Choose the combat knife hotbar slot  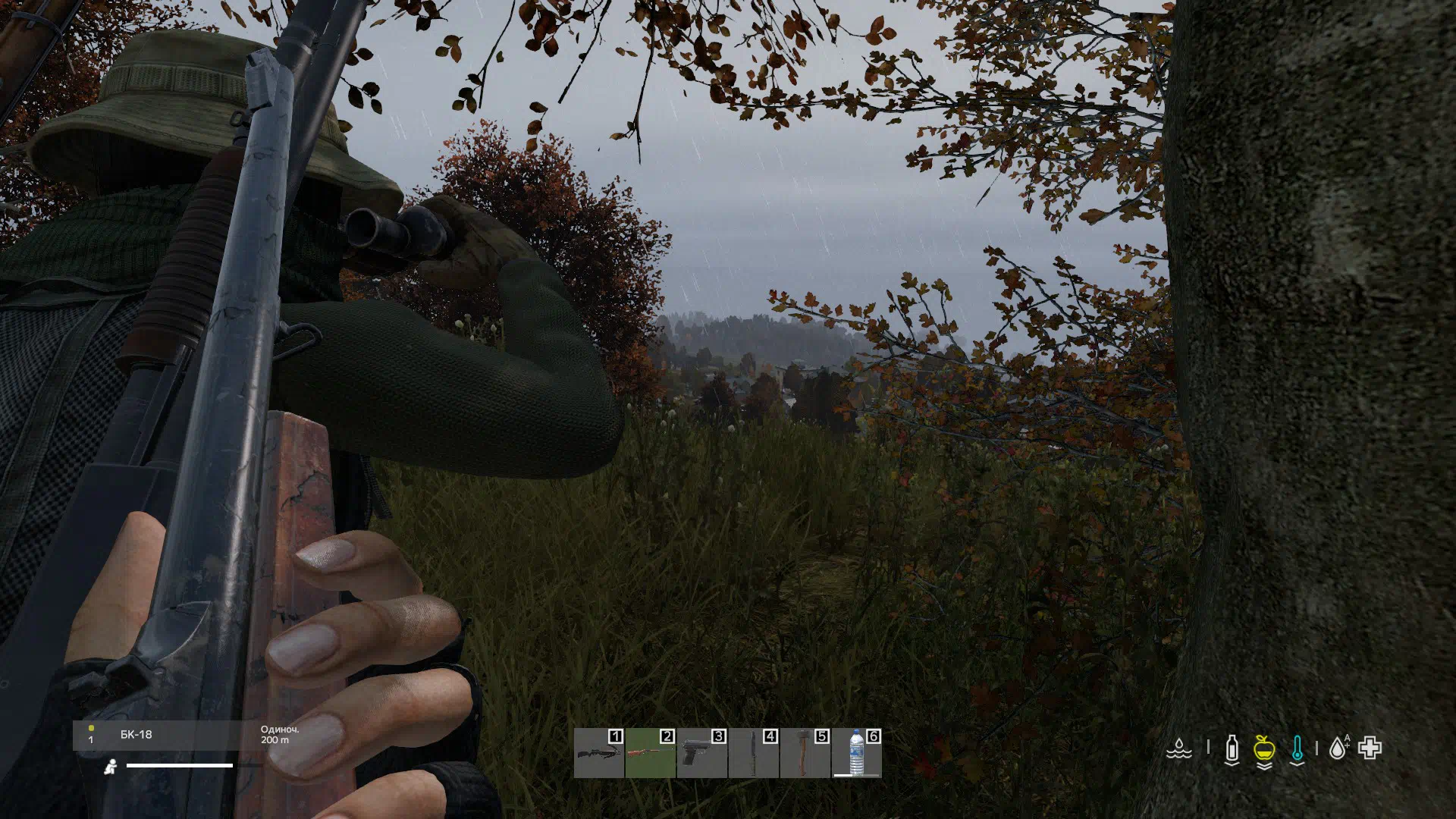tap(753, 753)
